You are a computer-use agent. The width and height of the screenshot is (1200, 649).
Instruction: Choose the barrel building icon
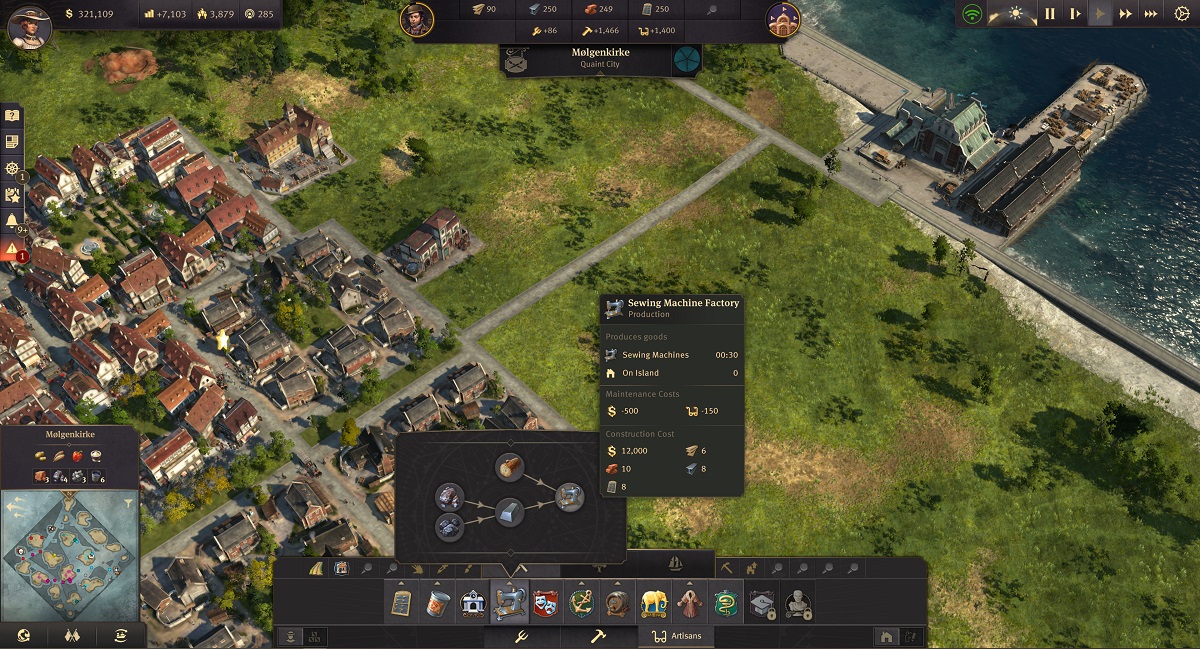coord(617,603)
